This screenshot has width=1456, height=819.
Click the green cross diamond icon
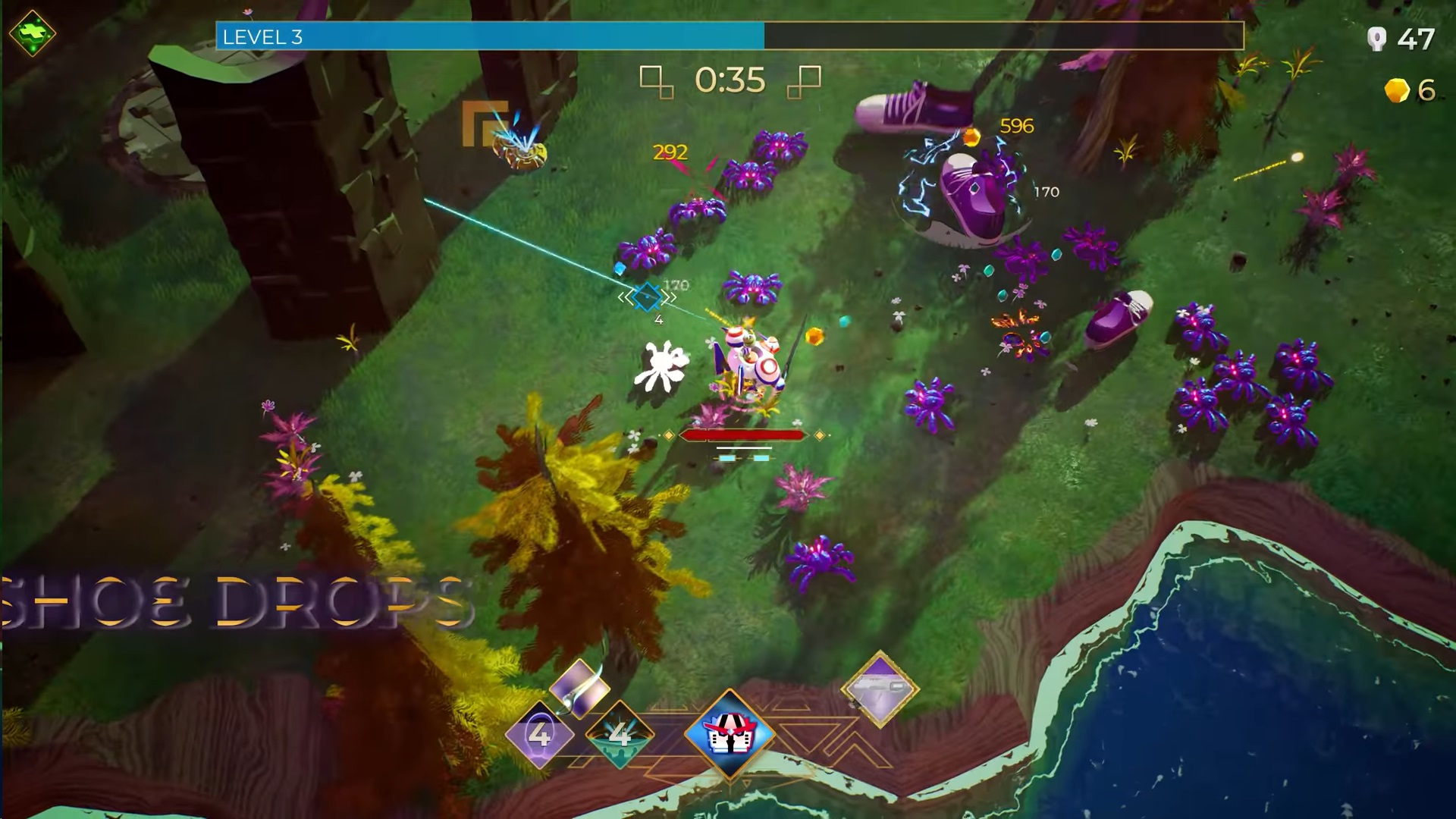pos(32,33)
